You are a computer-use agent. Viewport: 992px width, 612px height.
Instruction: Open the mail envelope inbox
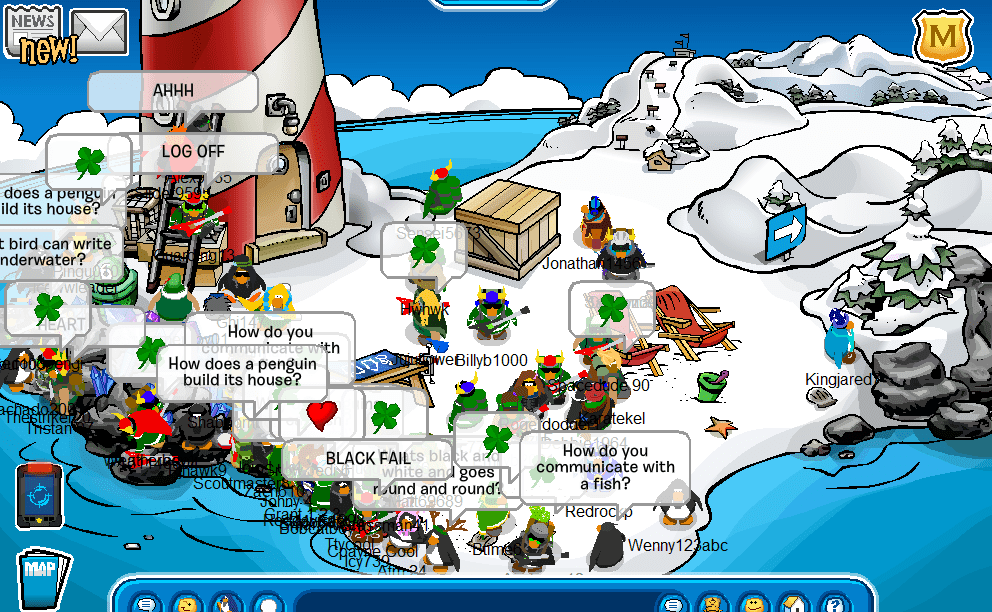99,32
